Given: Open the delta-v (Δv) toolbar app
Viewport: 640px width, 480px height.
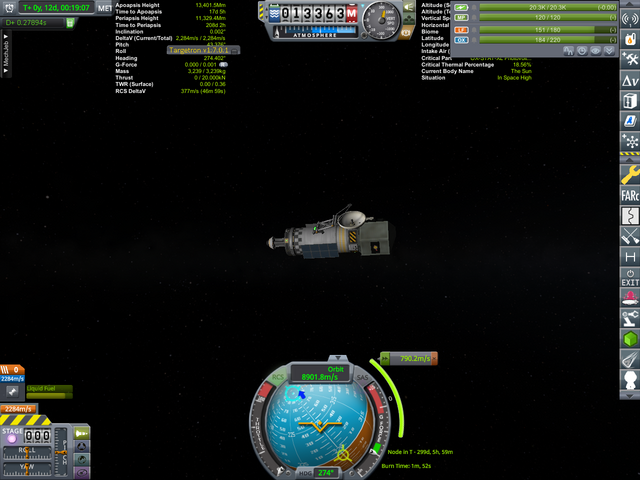Looking at the screenshot, I should (x=630, y=81).
